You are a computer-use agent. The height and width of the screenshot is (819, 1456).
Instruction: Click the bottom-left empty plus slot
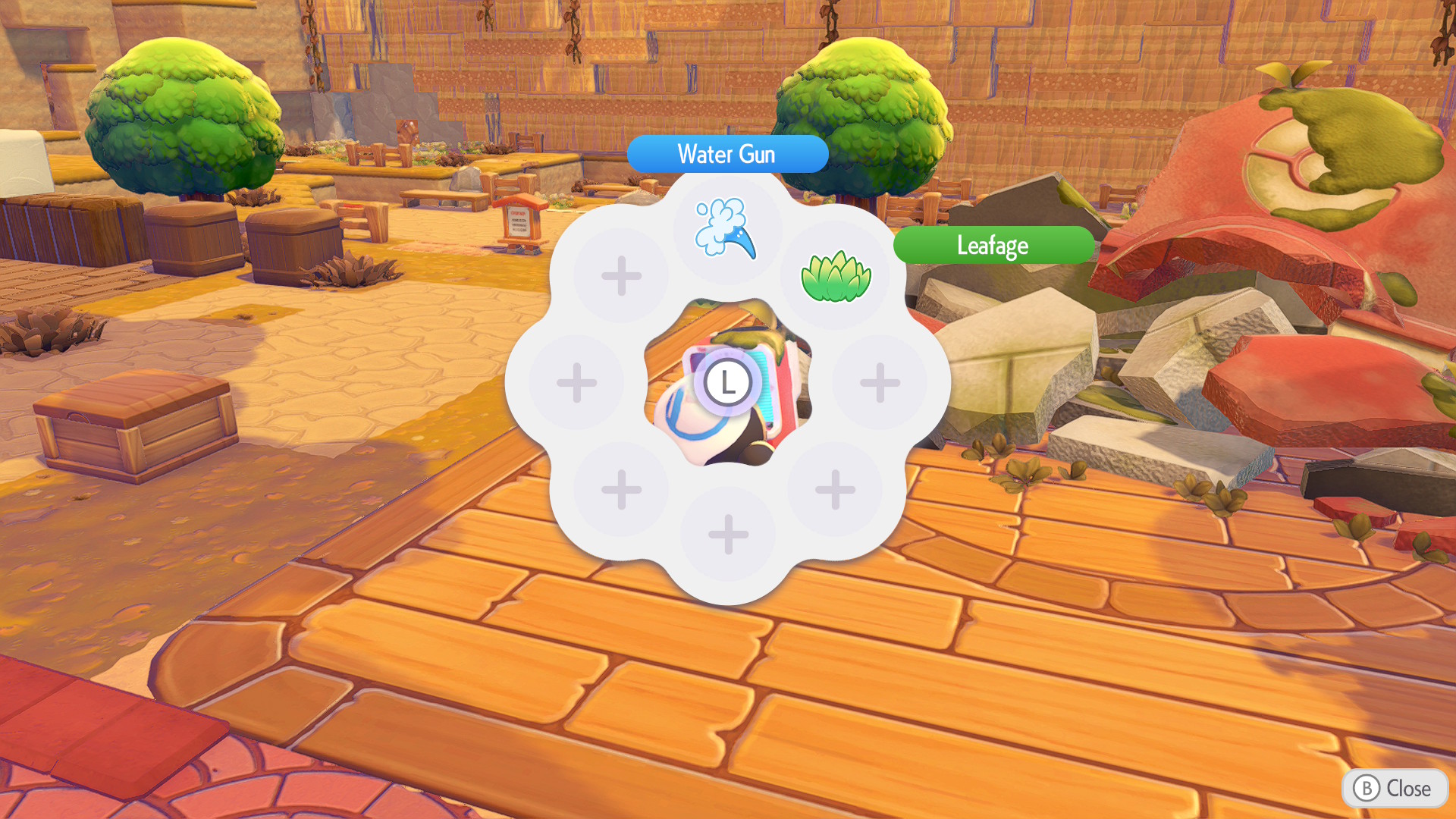click(x=620, y=489)
